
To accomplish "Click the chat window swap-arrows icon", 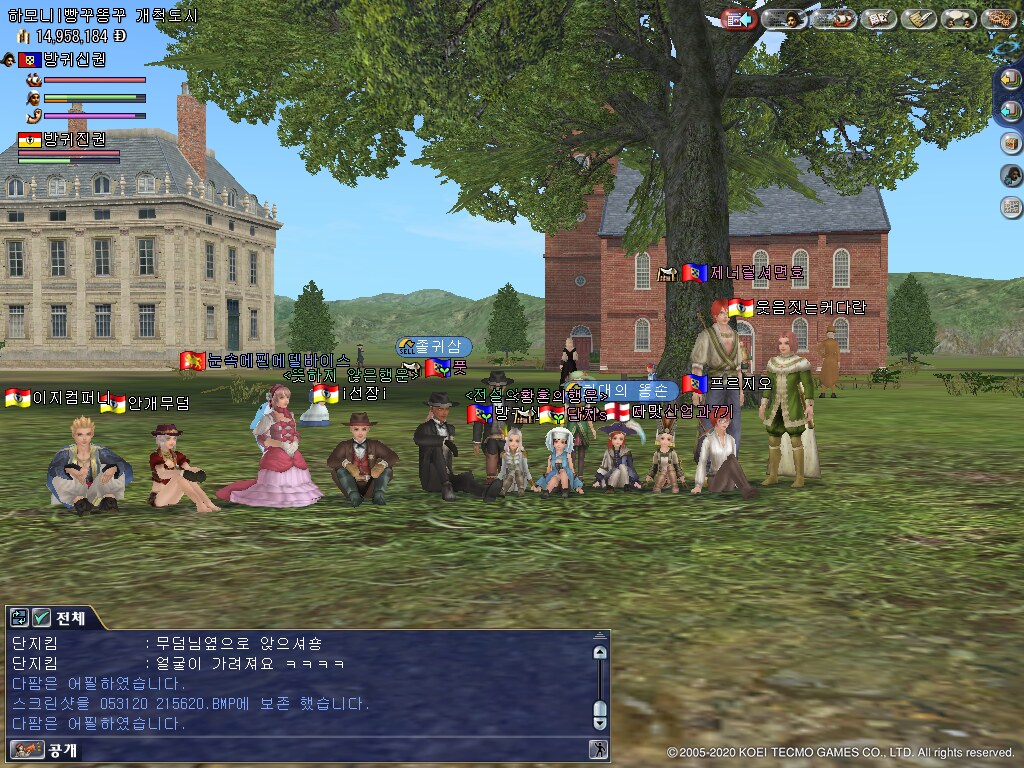I will tap(20, 618).
